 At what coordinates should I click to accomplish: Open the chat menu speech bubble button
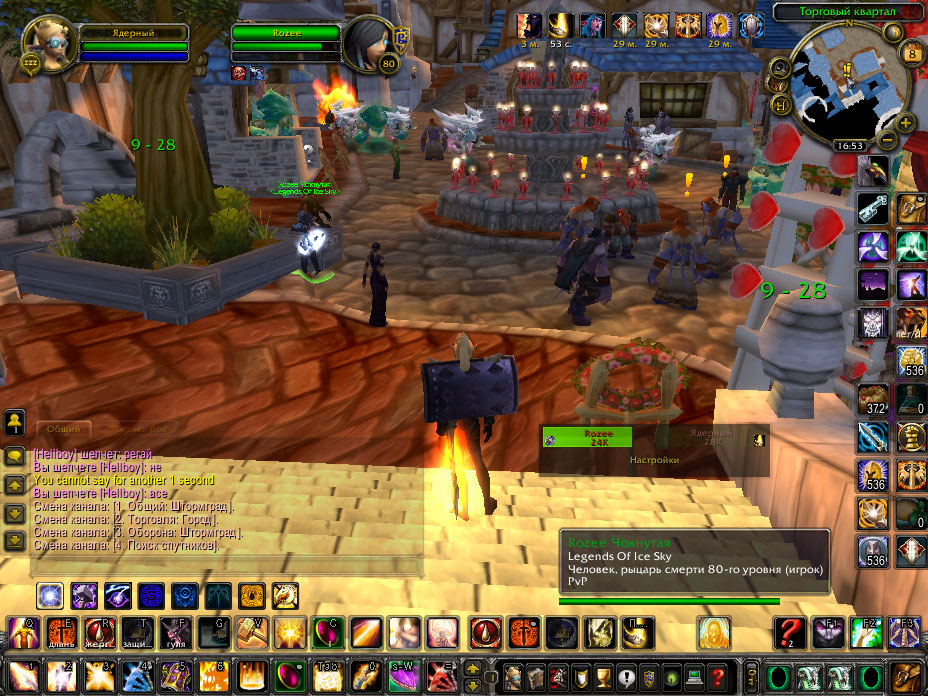(x=15, y=456)
